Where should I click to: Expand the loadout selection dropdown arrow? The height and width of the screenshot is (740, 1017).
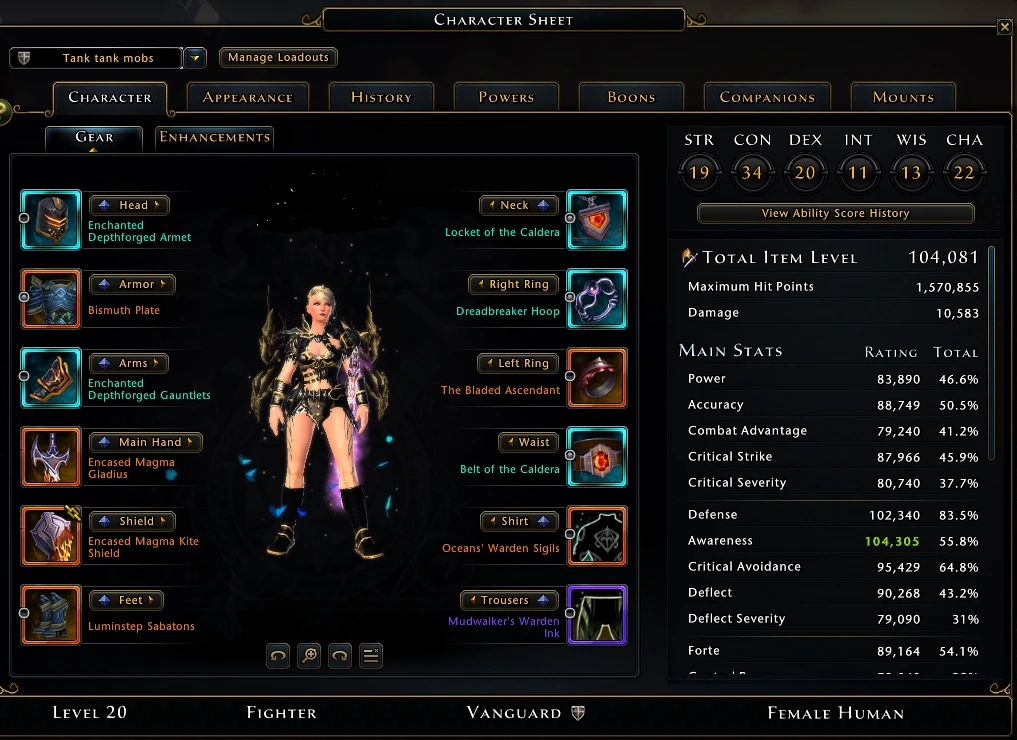point(196,58)
